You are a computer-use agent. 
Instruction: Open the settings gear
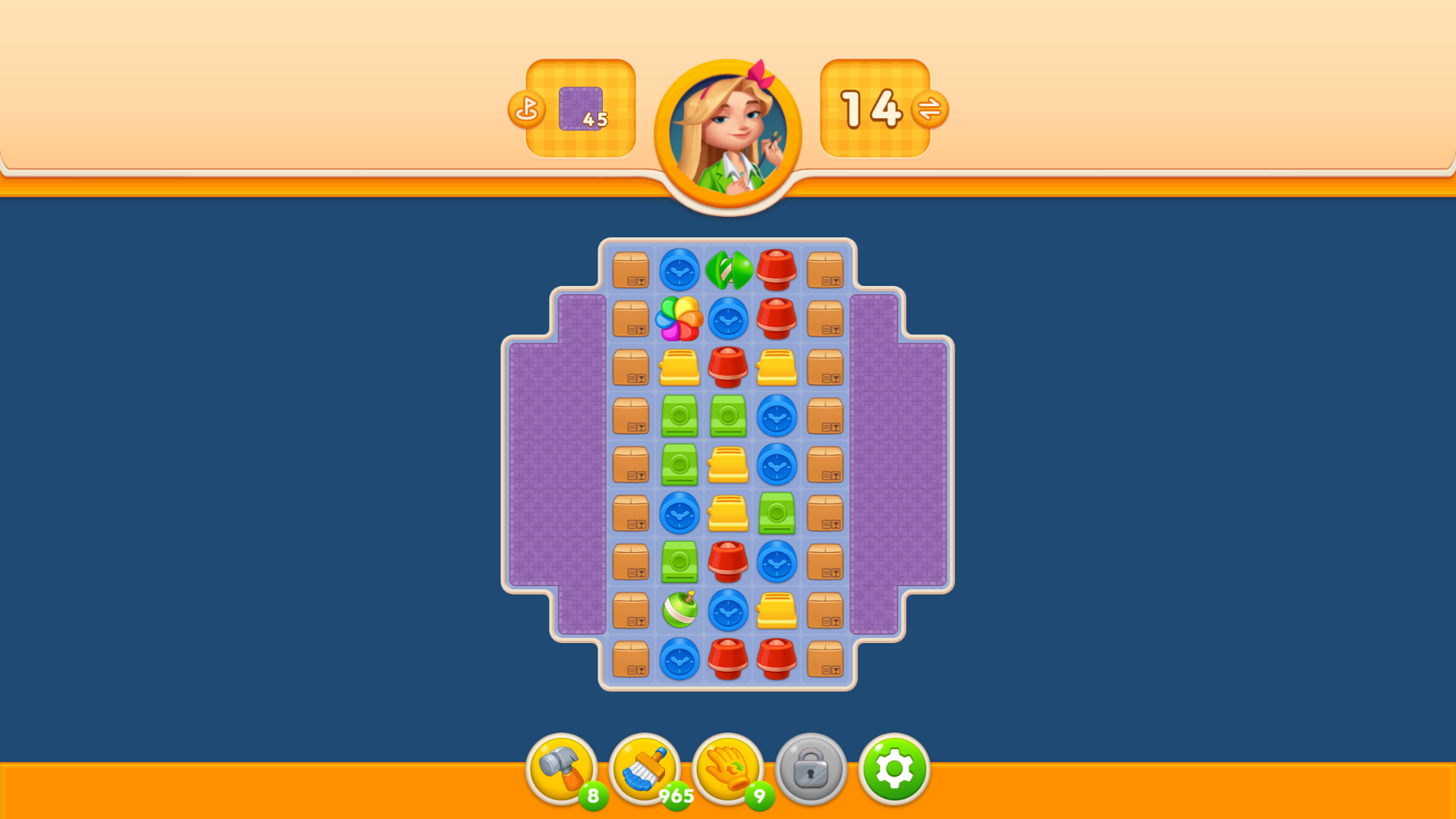895,769
